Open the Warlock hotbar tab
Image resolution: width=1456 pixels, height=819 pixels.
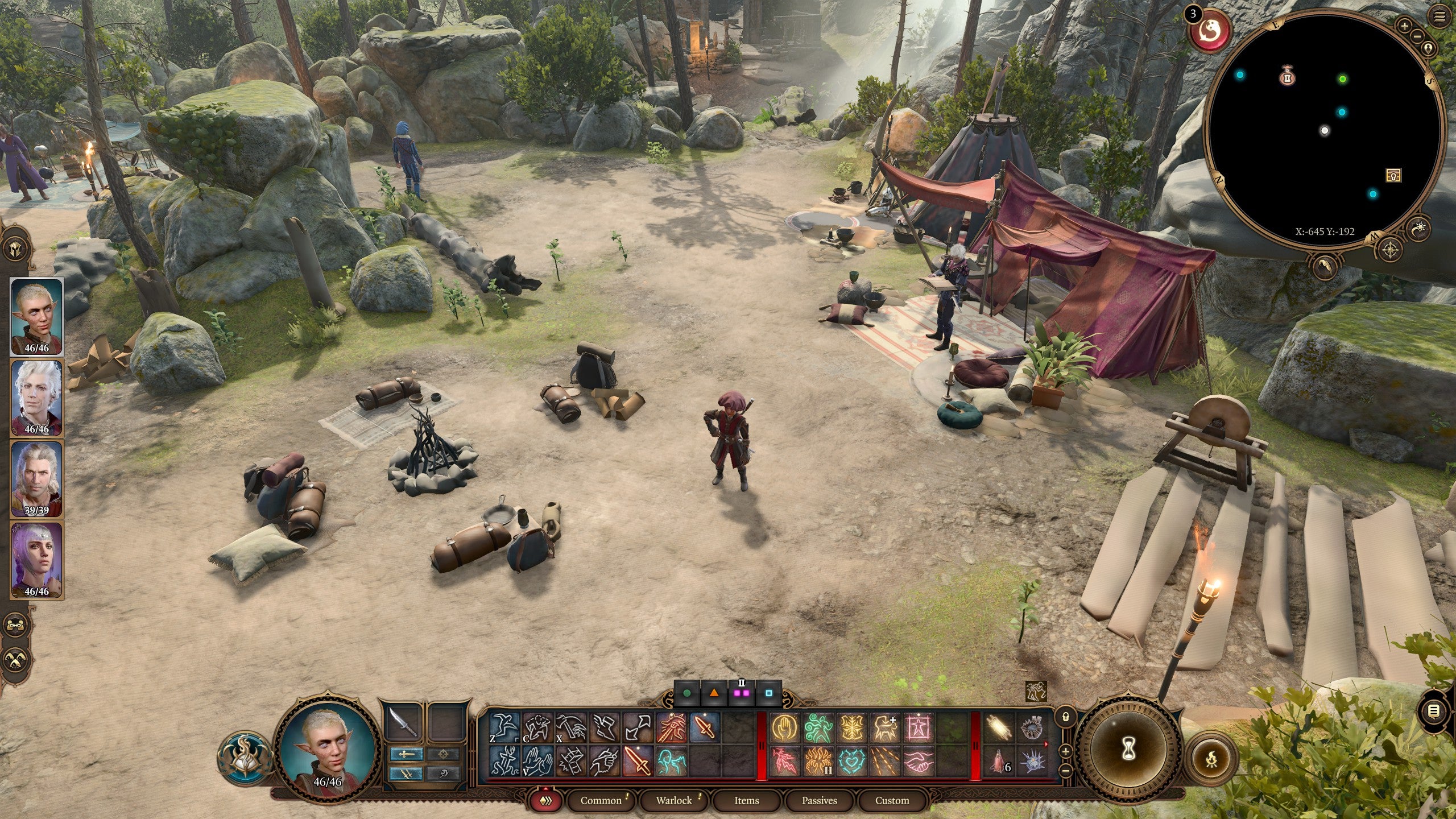(x=674, y=800)
